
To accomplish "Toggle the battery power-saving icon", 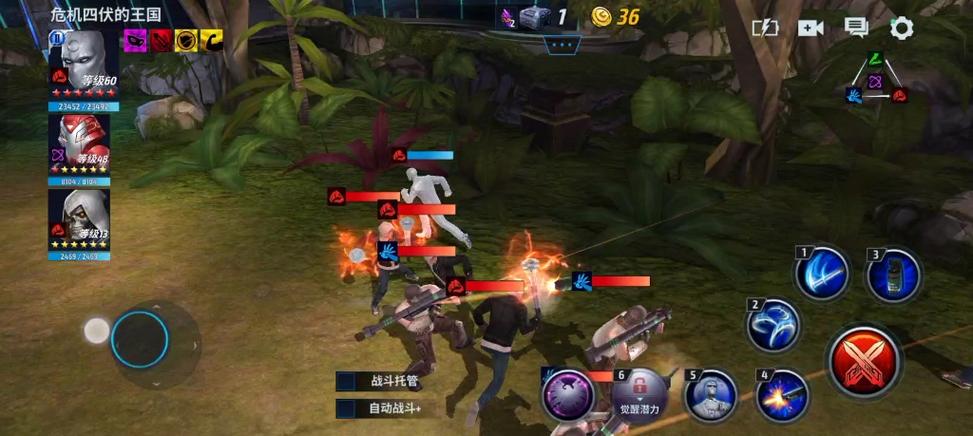I will coord(765,28).
